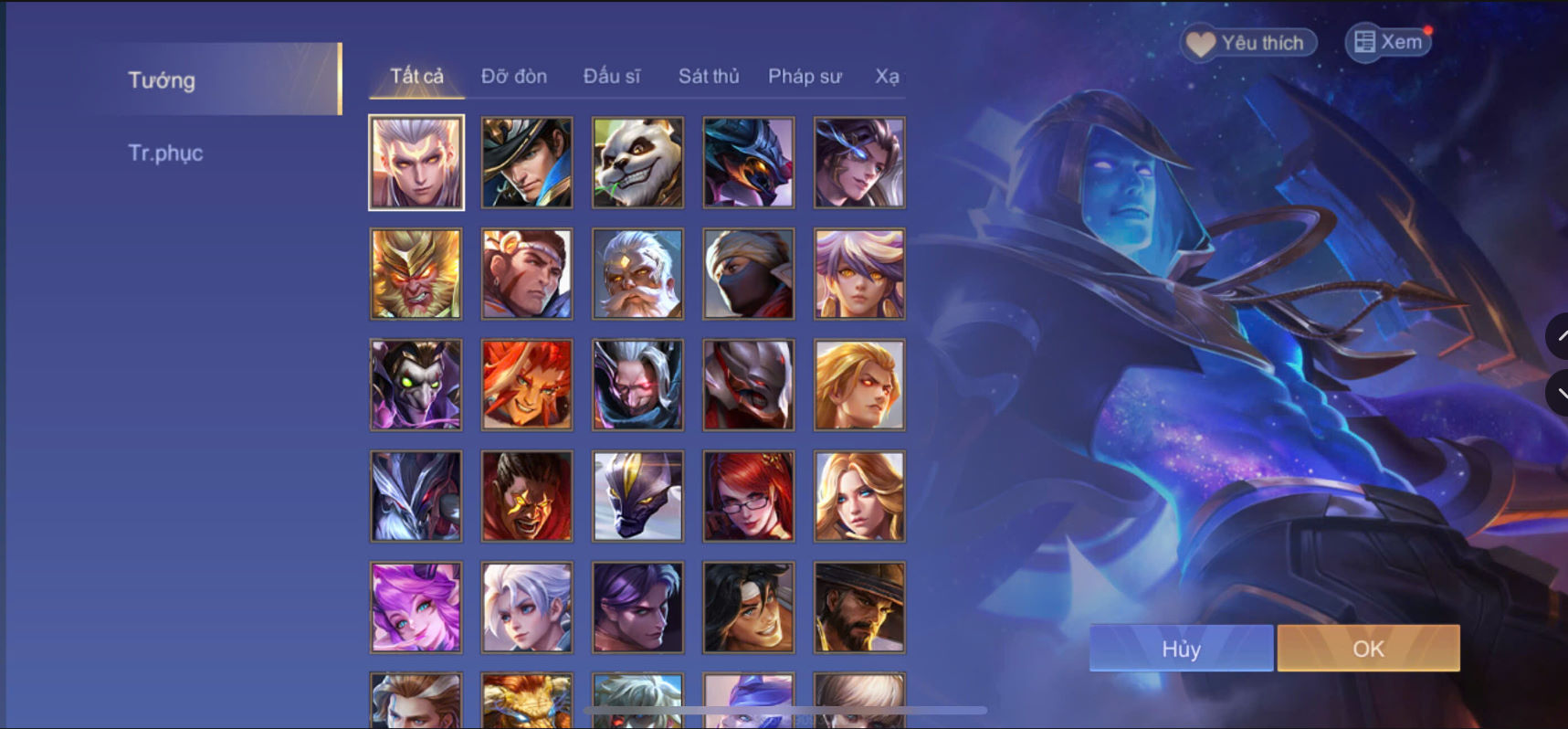This screenshot has height=729, width=1568.
Task: Select the fiery red-haired hero portrait
Action: [x=526, y=385]
